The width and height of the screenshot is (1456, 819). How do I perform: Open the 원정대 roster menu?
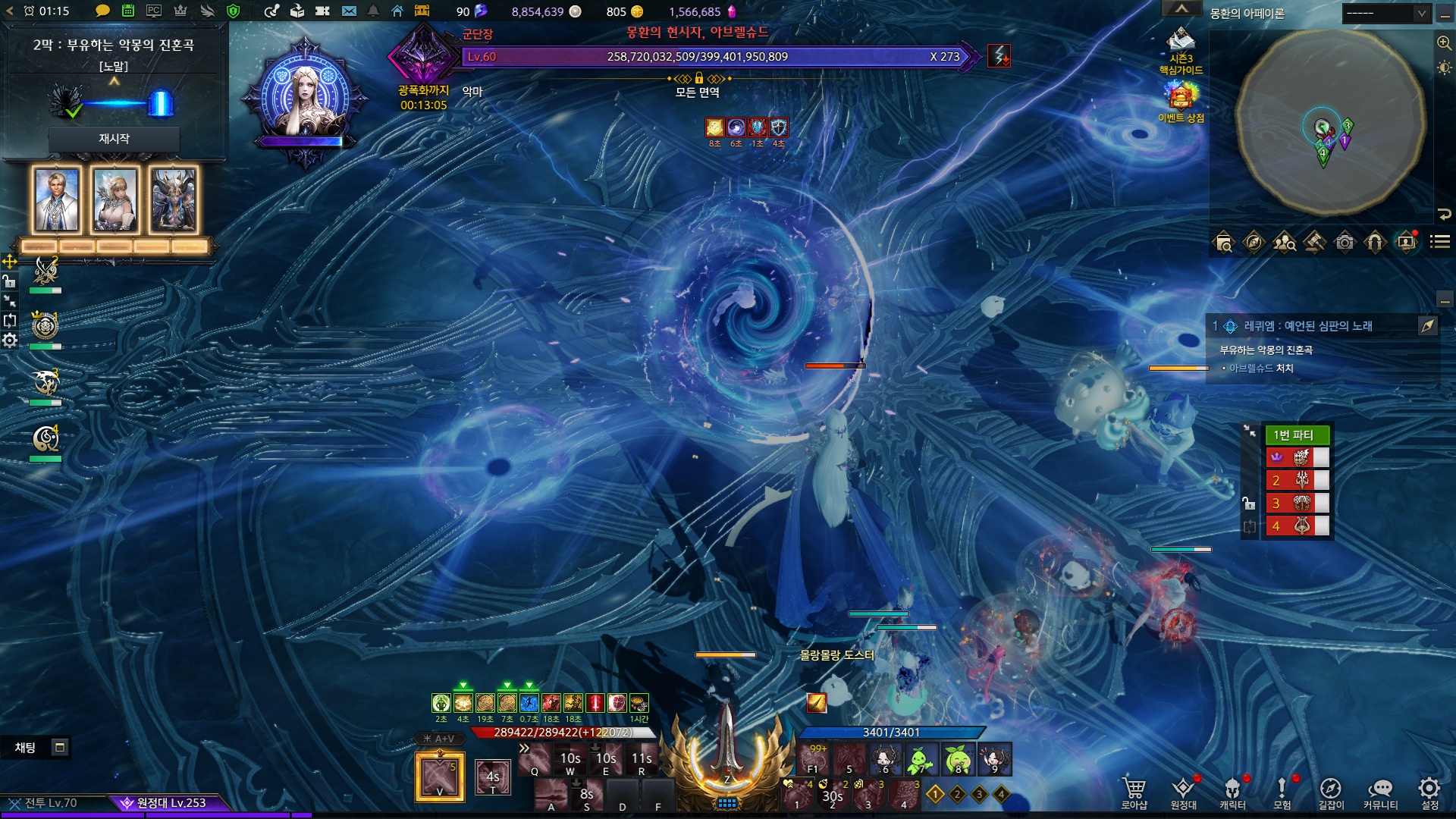1183,792
